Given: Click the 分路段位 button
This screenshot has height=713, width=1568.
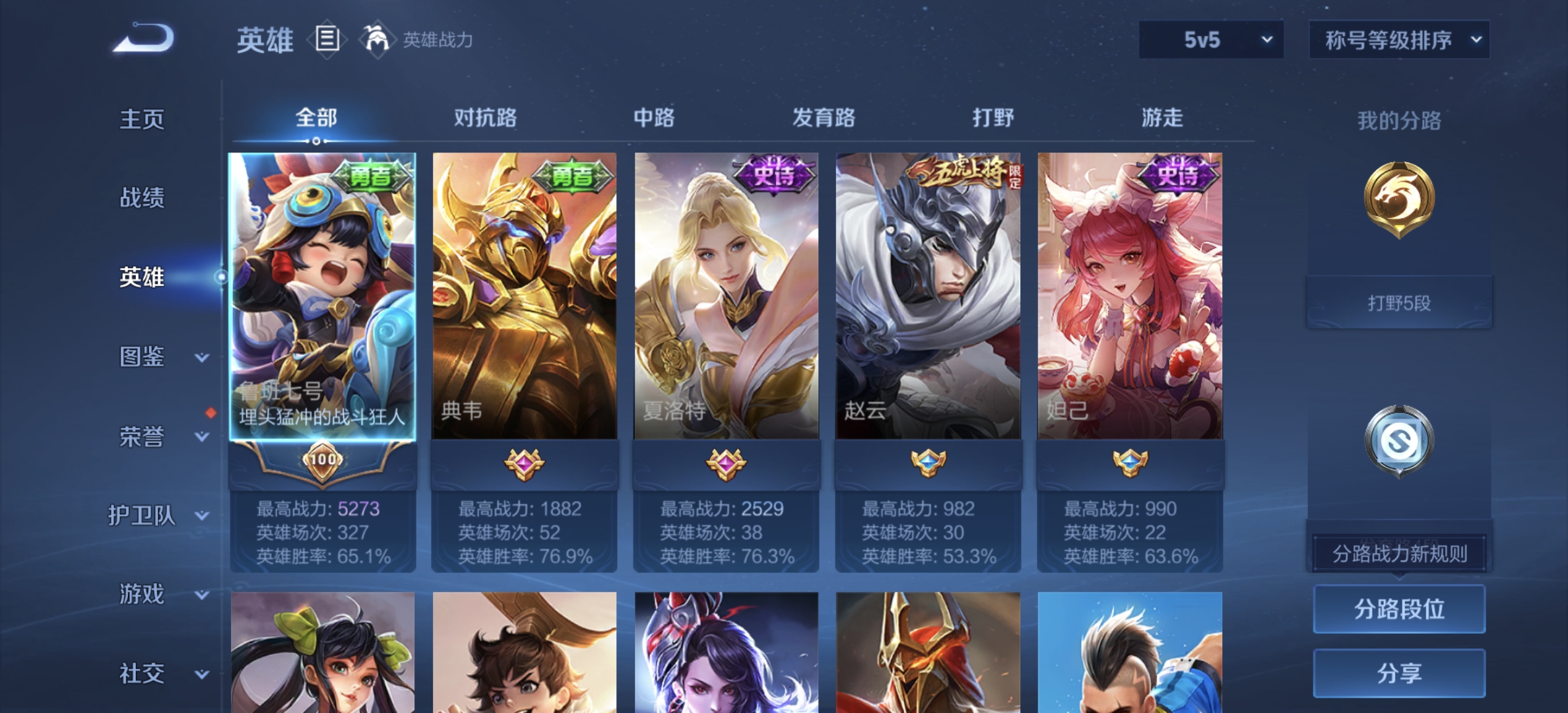Looking at the screenshot, I should pos(1398,609).
